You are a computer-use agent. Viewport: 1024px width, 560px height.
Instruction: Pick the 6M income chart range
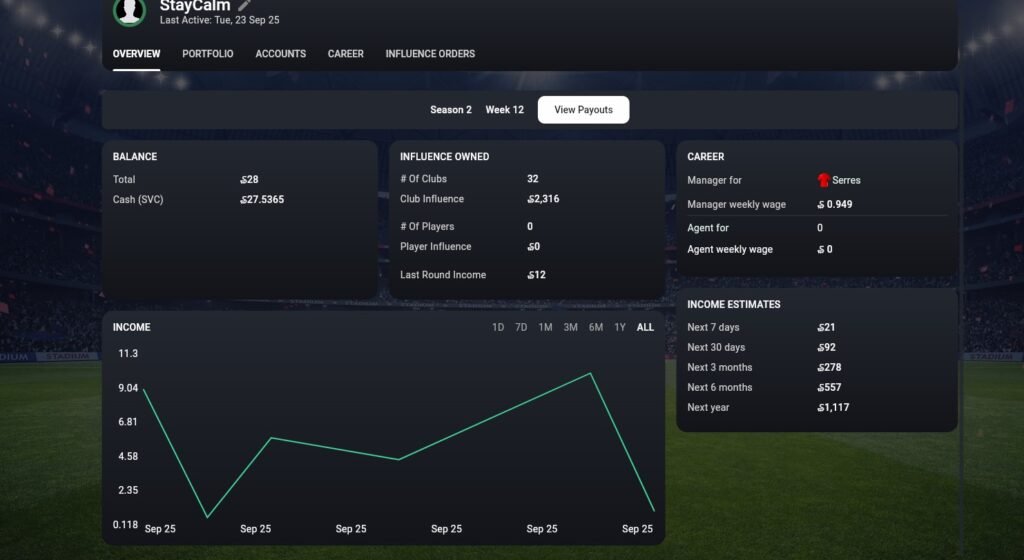[x=596, y=327]
